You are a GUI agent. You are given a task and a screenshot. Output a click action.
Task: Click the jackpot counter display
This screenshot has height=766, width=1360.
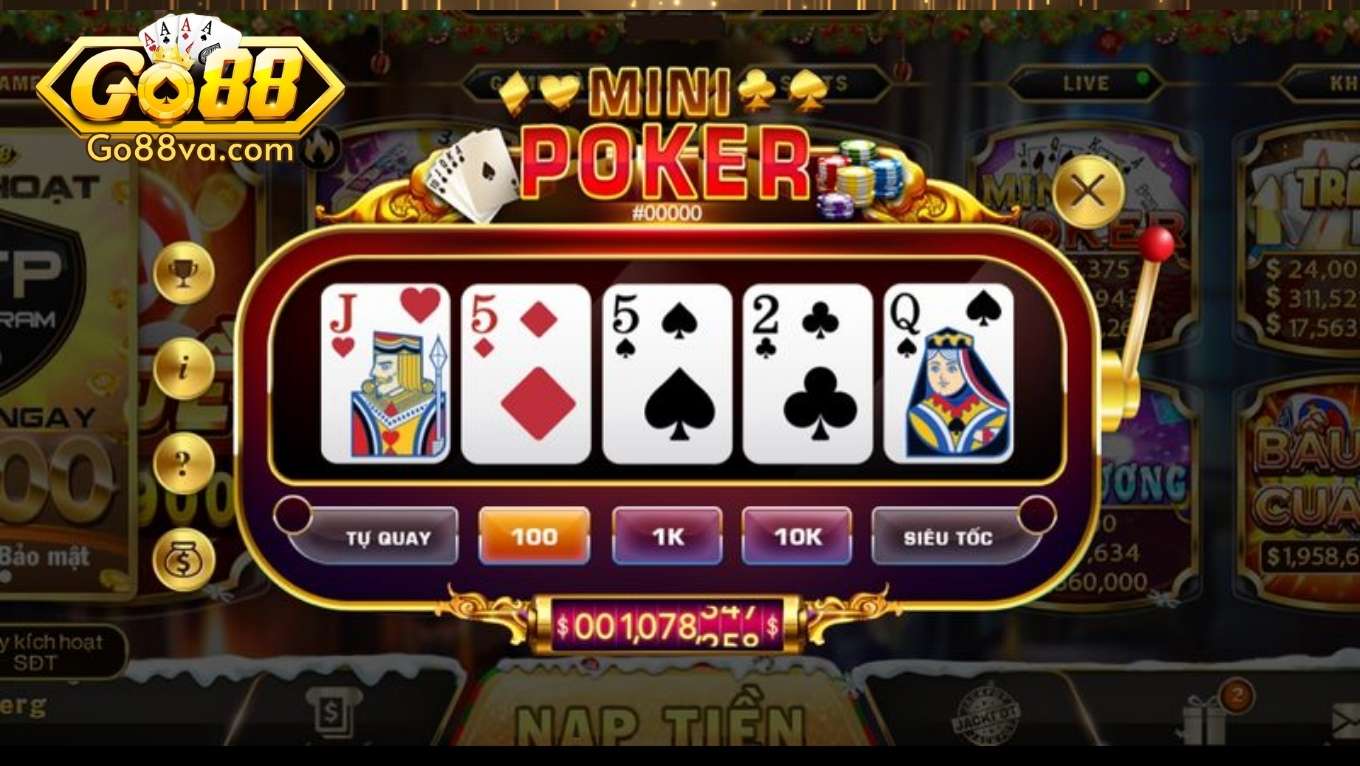pos(668,622)
